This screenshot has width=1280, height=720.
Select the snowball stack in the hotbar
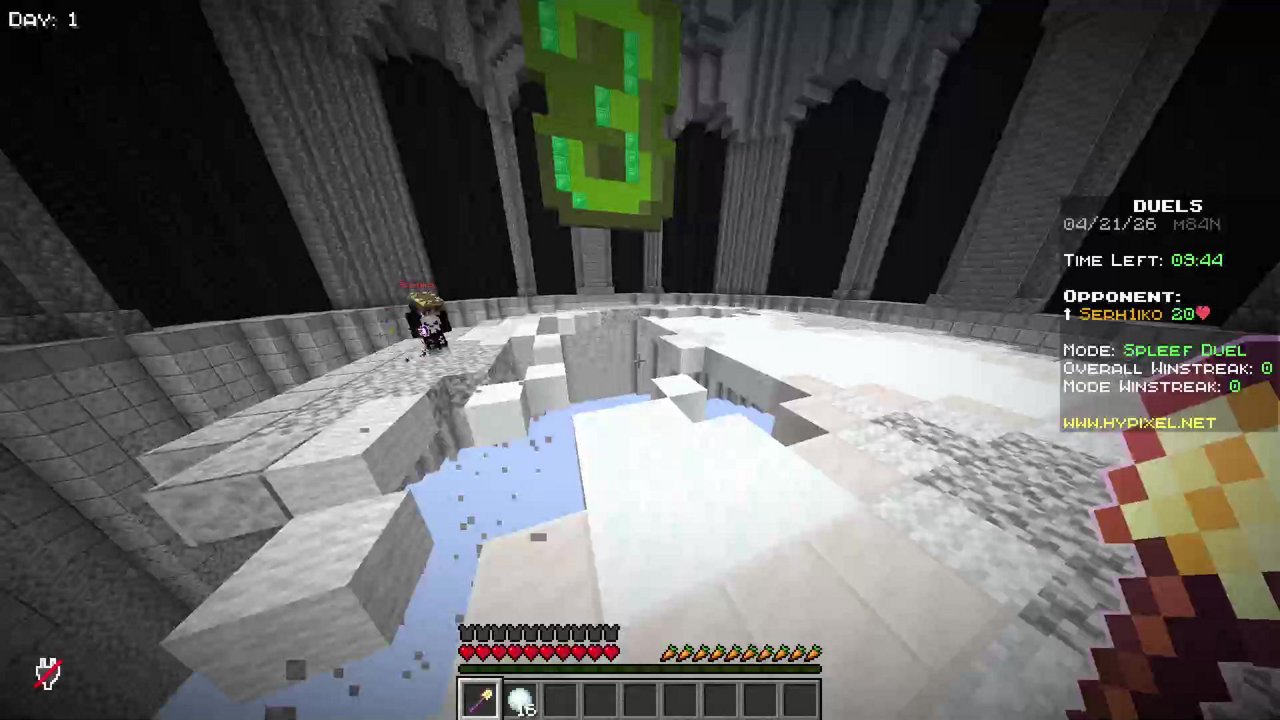click(x=521, y=698)
